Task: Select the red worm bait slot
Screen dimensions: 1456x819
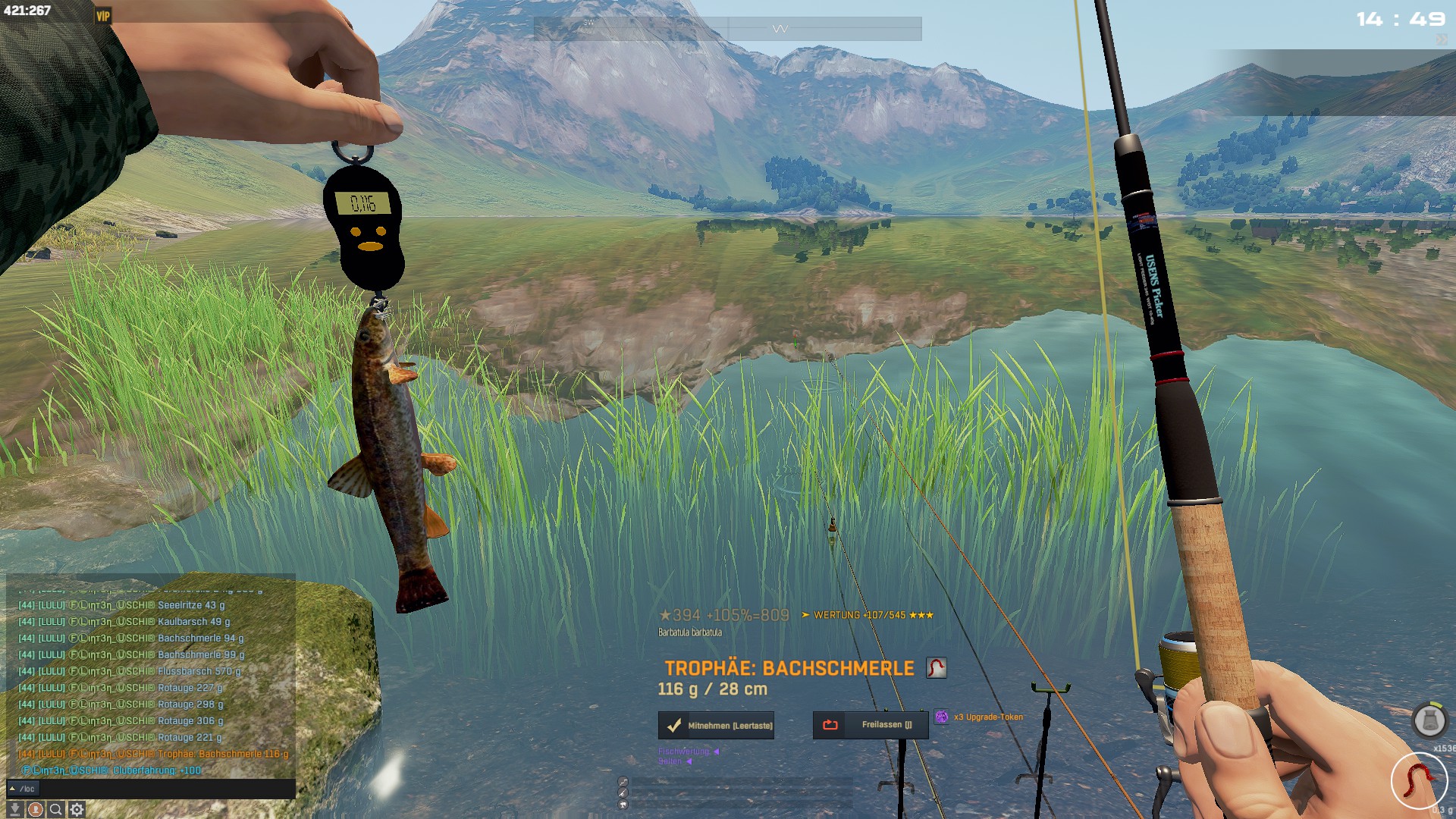Action: [x=1419, y=780]
